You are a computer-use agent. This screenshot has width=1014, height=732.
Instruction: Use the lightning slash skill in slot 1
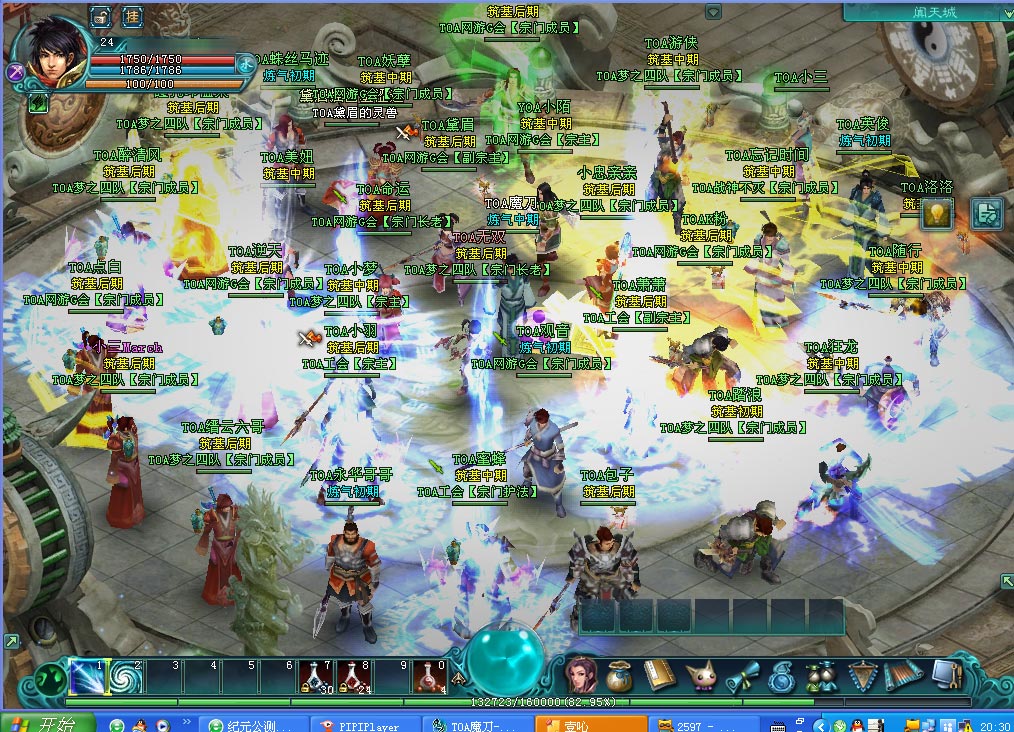88,677
